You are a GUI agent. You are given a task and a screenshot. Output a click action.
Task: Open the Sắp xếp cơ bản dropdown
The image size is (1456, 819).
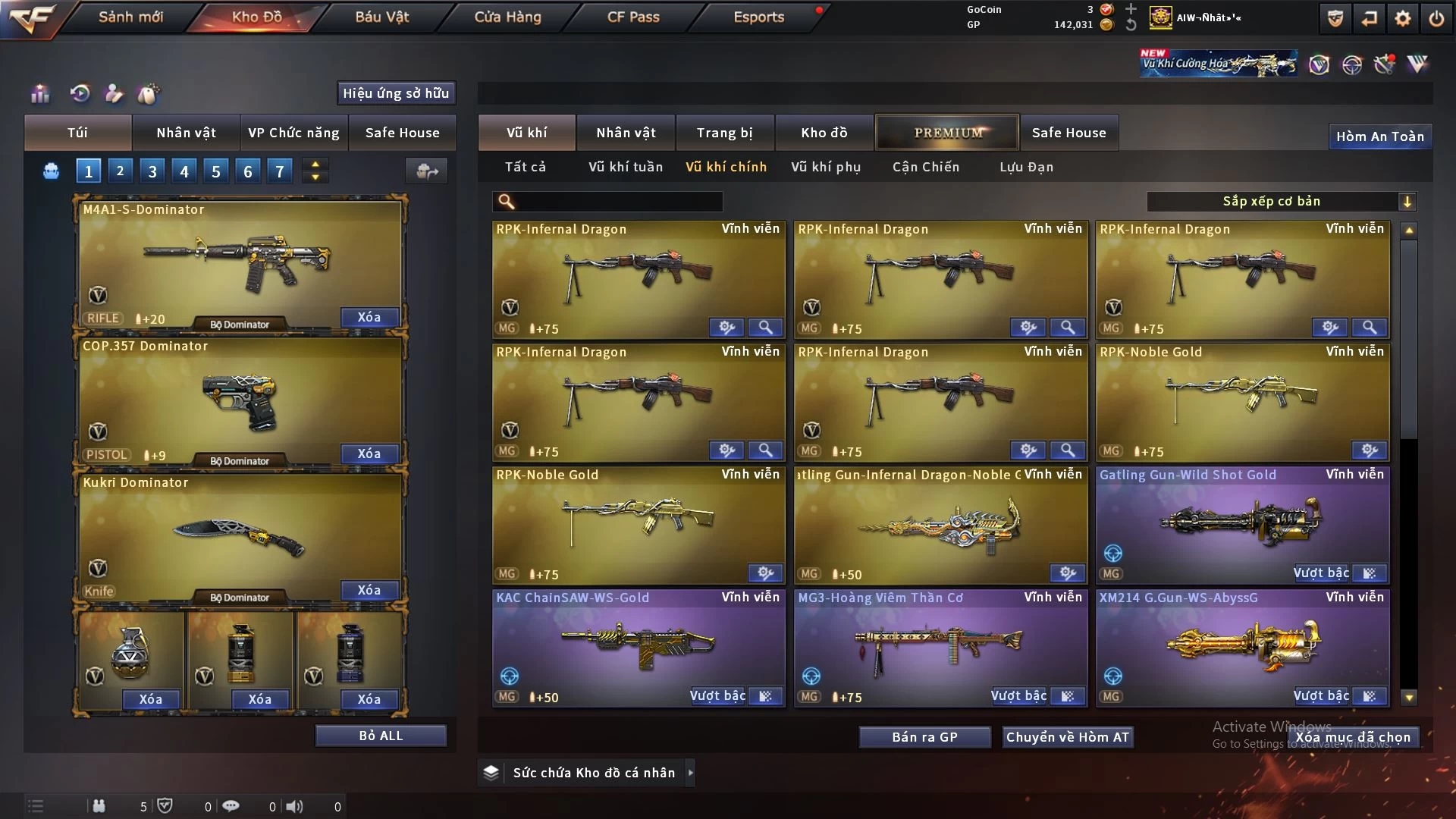click(x=1281, y=201)
